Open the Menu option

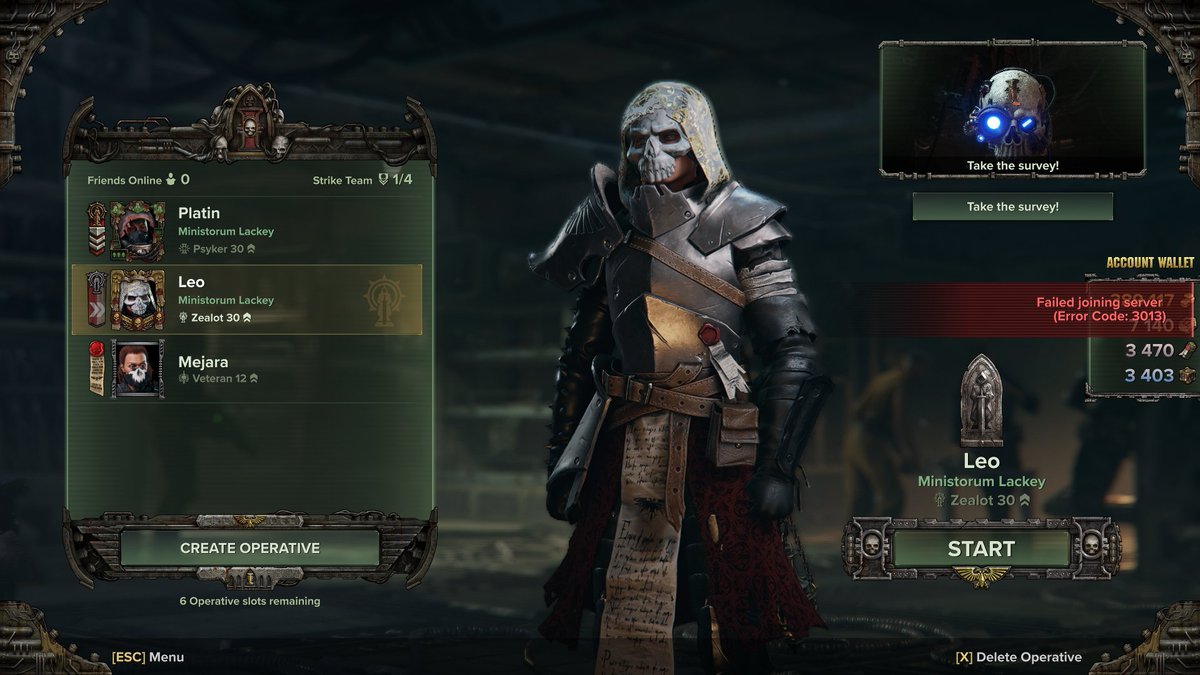point(148,657)
